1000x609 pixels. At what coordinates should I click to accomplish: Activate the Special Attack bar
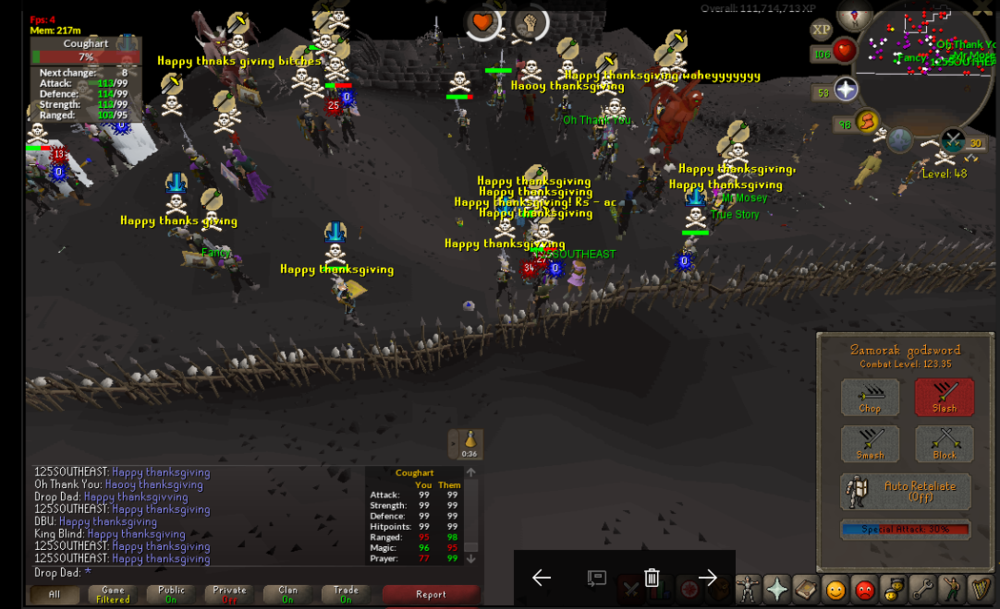coord(905,530)
